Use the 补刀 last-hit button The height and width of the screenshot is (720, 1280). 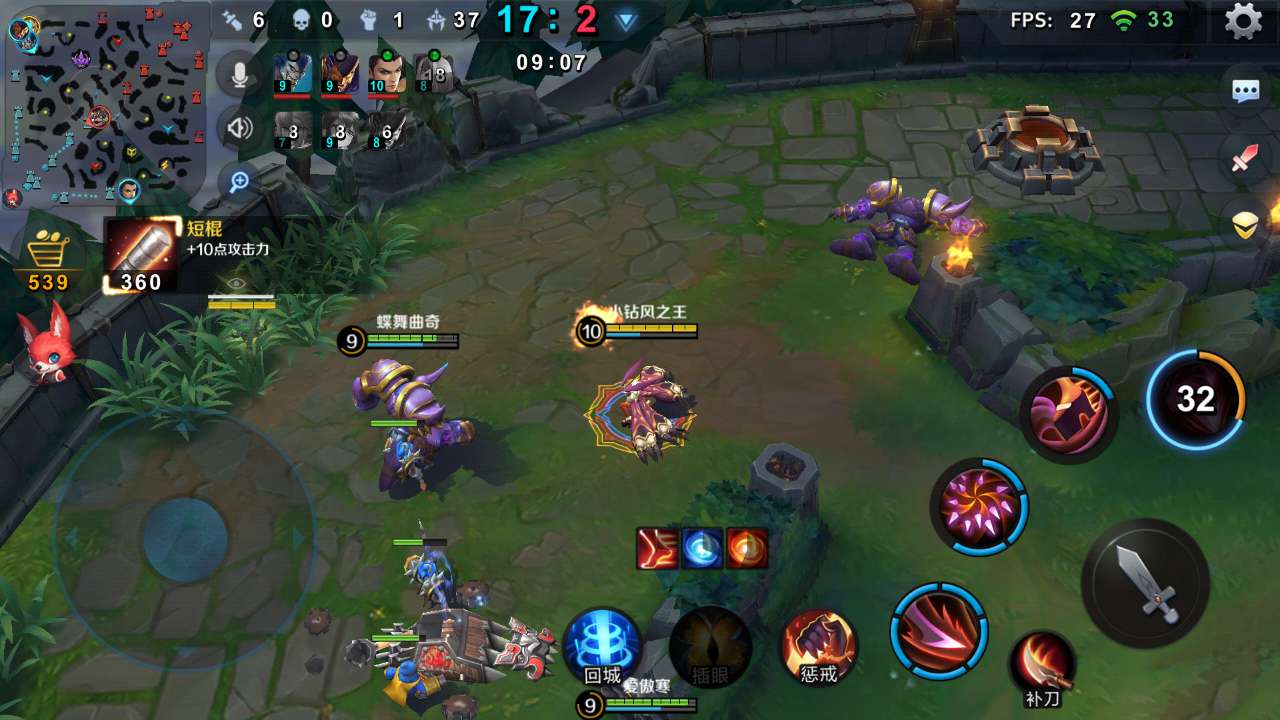coord(1041,667)
